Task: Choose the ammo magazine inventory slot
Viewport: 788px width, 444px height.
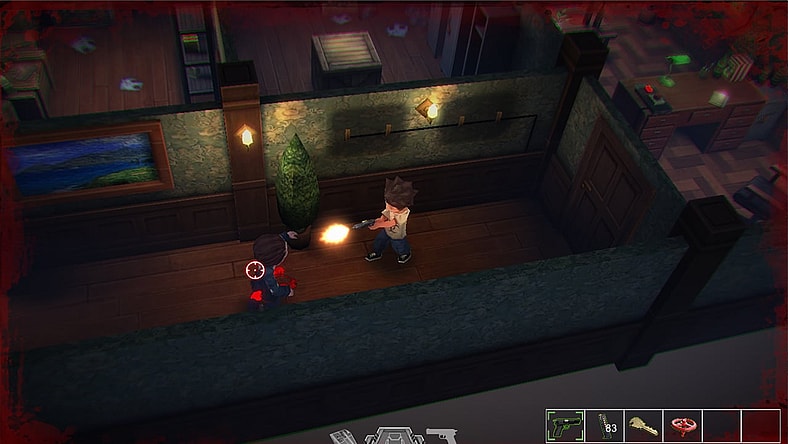Action: pyautogui.click(x=604, y=425)
